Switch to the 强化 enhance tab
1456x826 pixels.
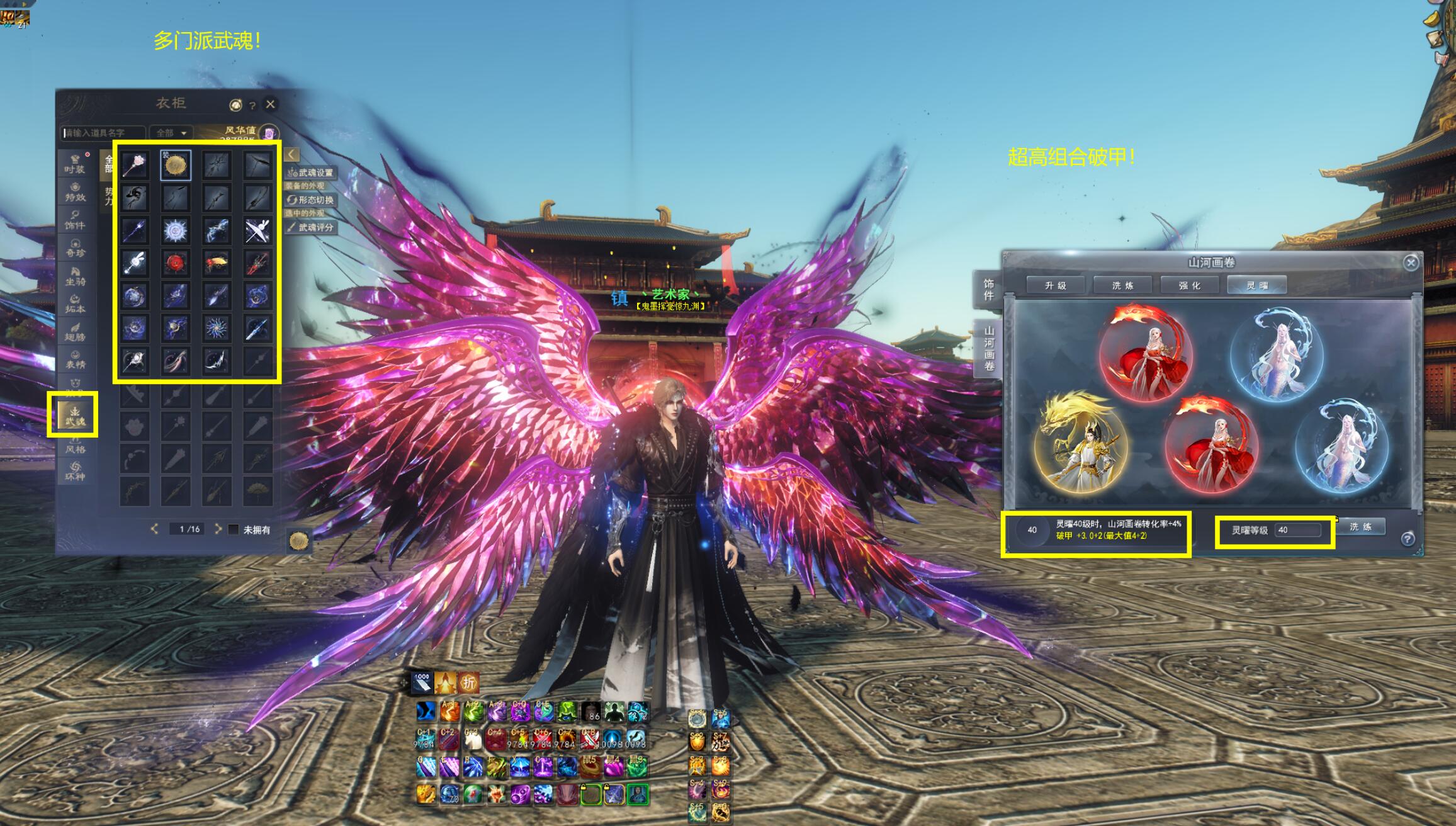coord(1190,285)
